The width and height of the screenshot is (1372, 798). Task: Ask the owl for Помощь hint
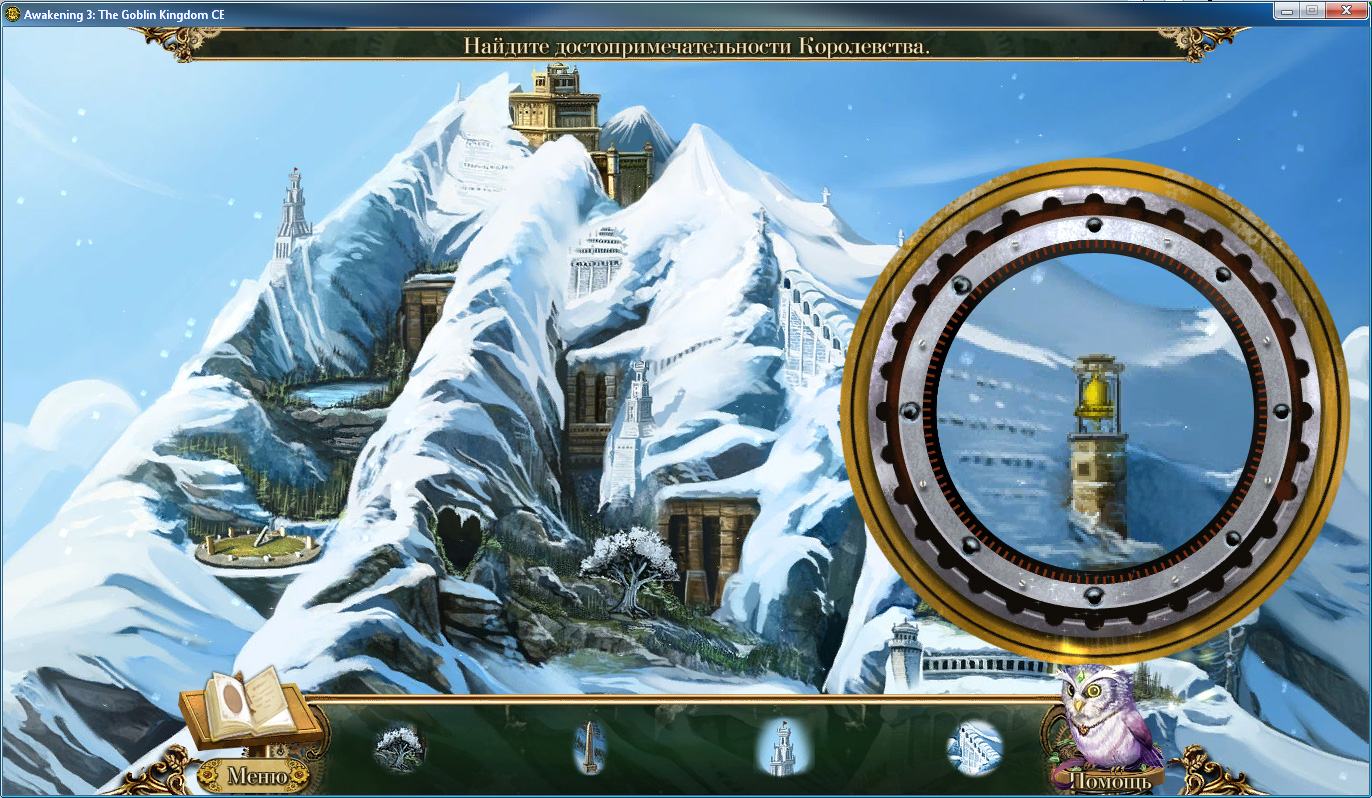(x=1109, y=778)
